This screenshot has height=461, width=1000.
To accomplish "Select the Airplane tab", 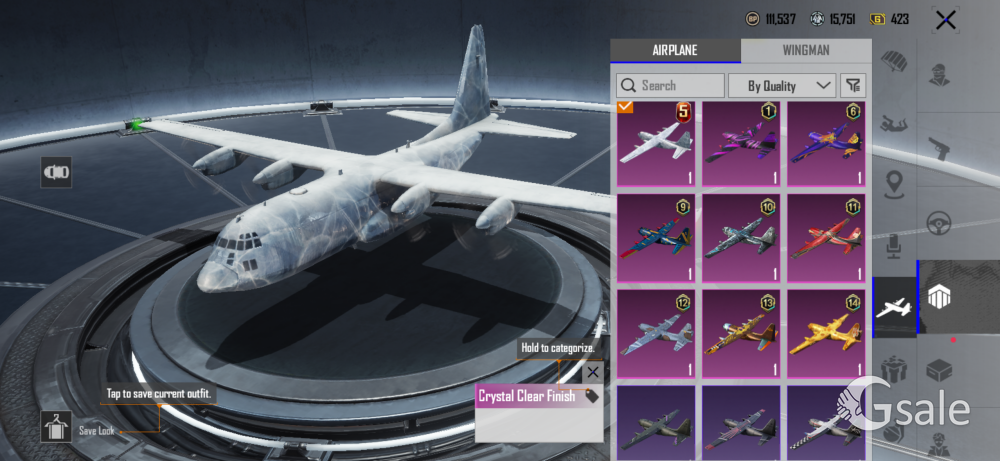I will point(675,51).
